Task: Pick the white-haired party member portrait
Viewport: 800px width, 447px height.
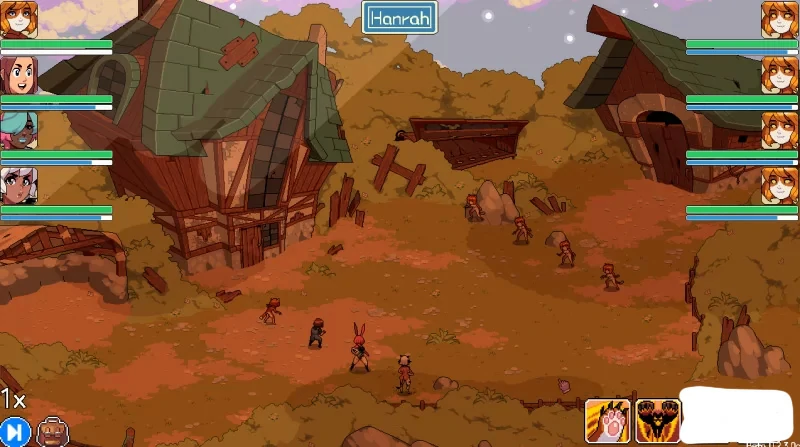Action: [18, 185]
